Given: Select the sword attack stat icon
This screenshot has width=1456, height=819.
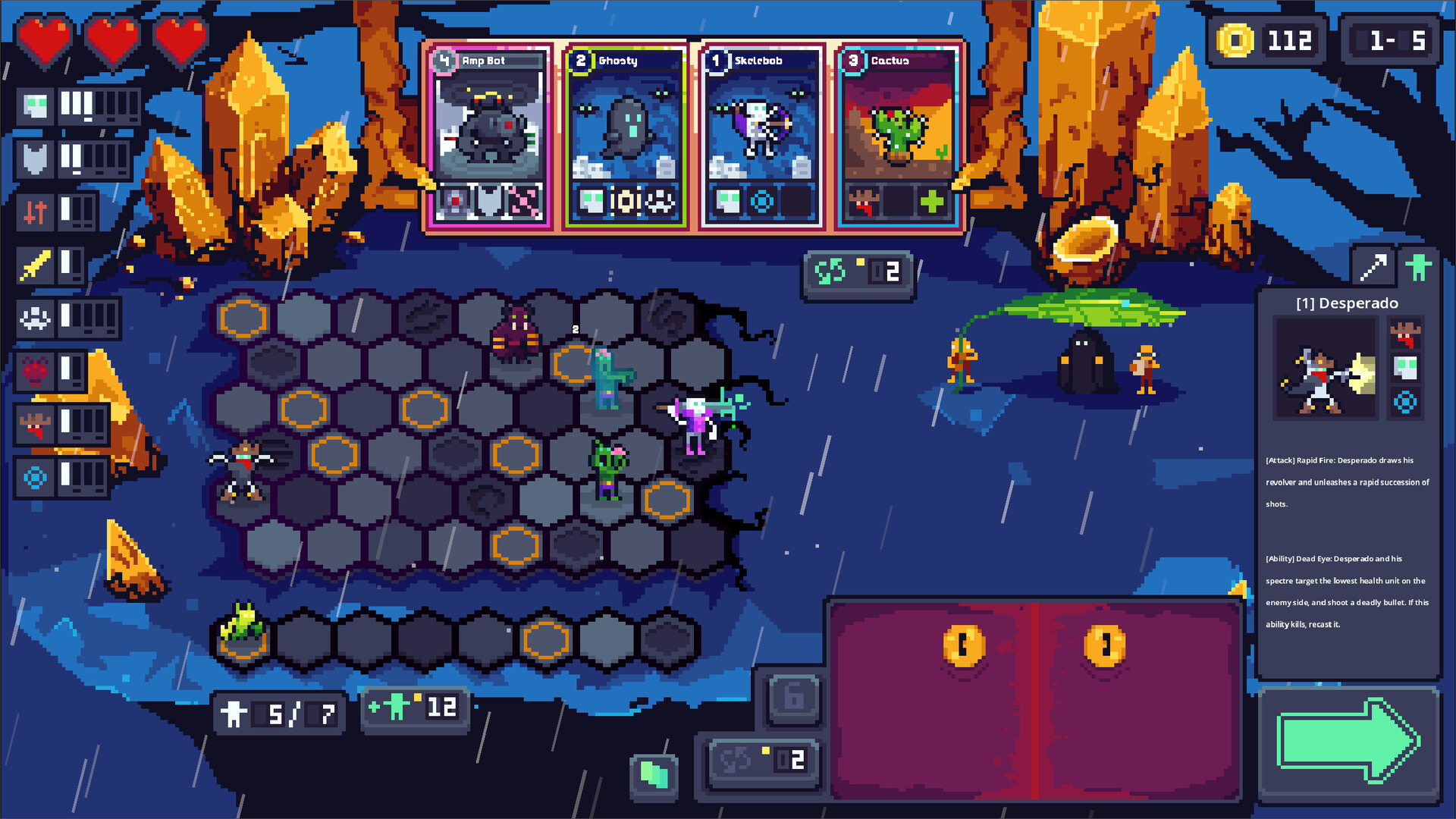Looking at the screenshot, I should 35,265.
